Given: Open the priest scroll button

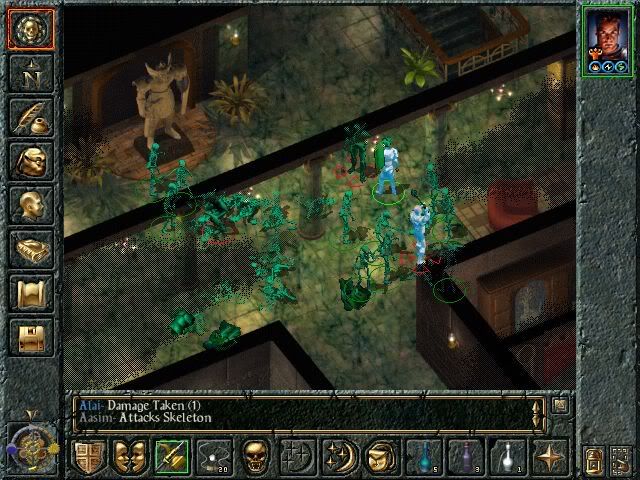Looking at the screenshot, I should (x=30, y=293).
